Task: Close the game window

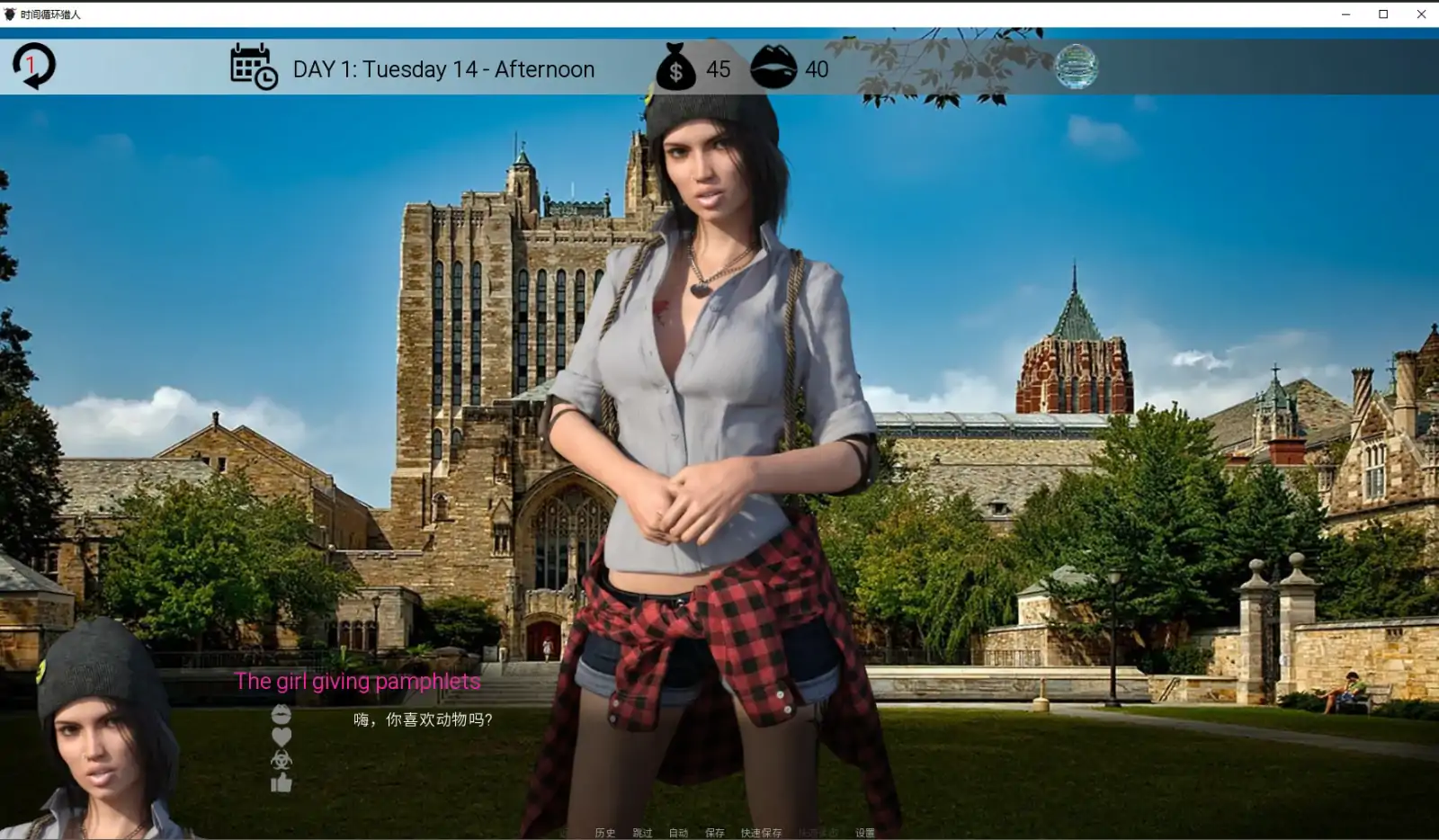Action: tap(1421, 13)
